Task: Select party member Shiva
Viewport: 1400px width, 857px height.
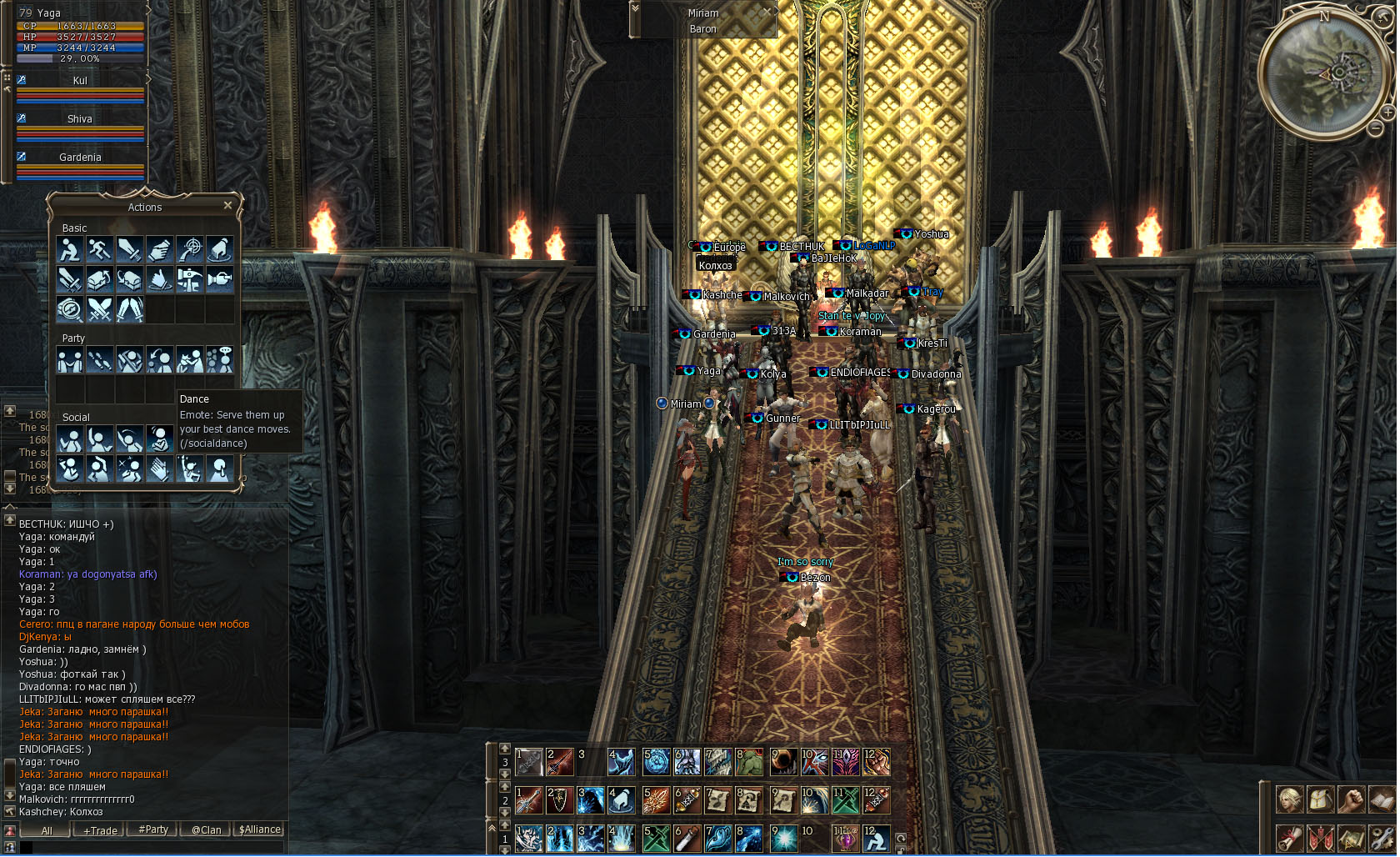Action: [x=80, y=119]
